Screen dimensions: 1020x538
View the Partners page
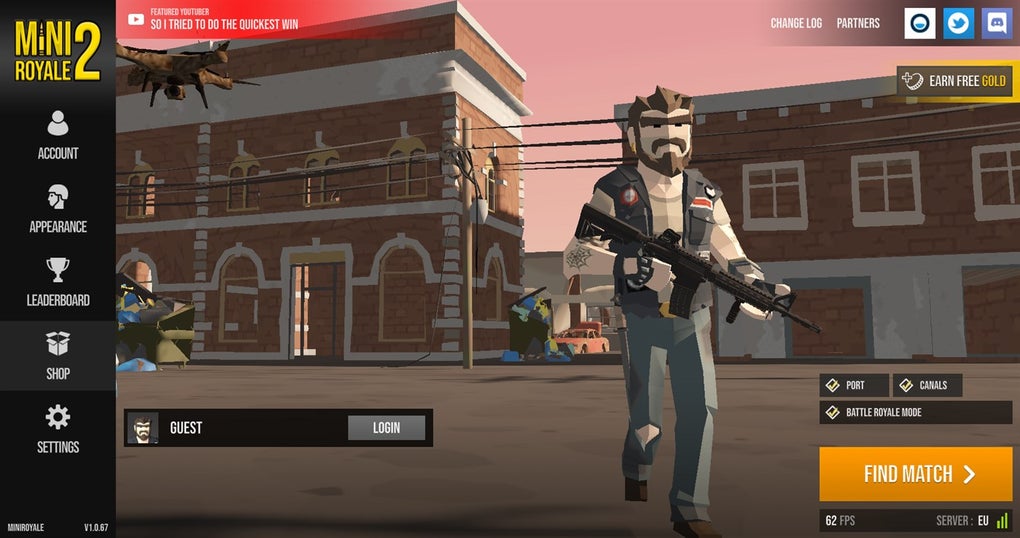[858, 23]
